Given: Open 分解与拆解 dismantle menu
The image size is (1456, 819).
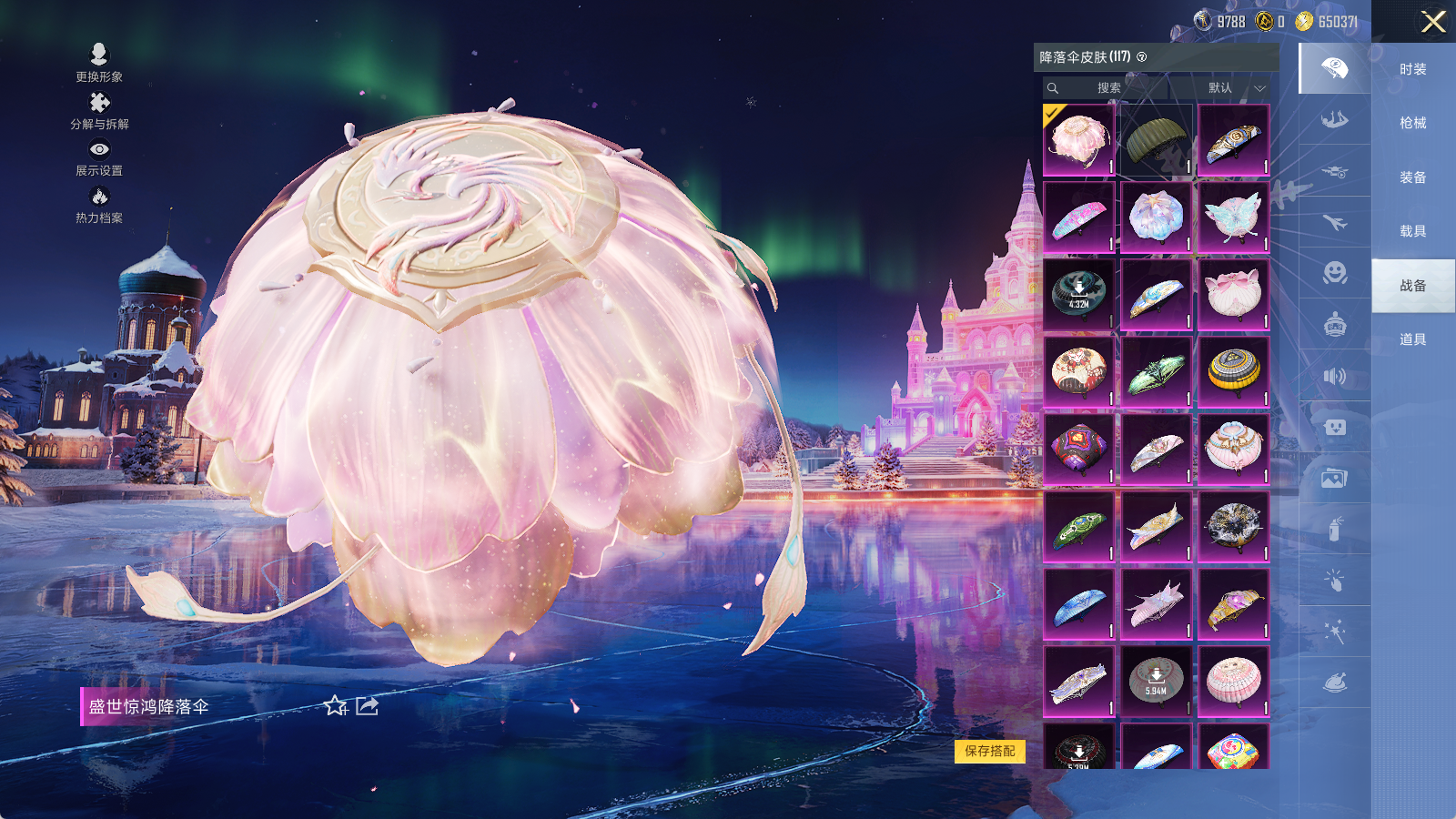Looking at the screenshot, I should [x=99, y=110].
